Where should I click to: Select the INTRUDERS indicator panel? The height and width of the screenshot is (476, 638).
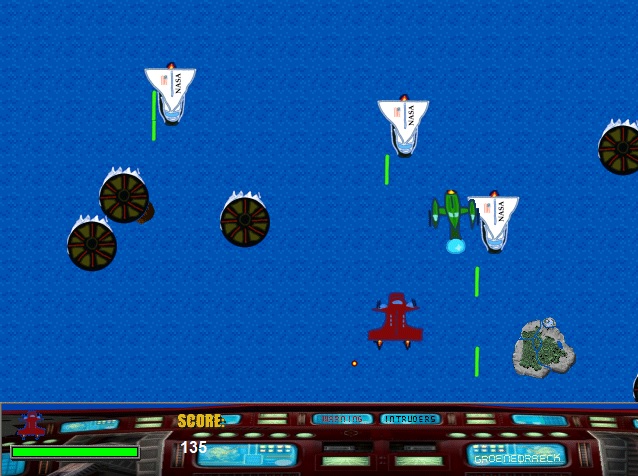[409, 419]
